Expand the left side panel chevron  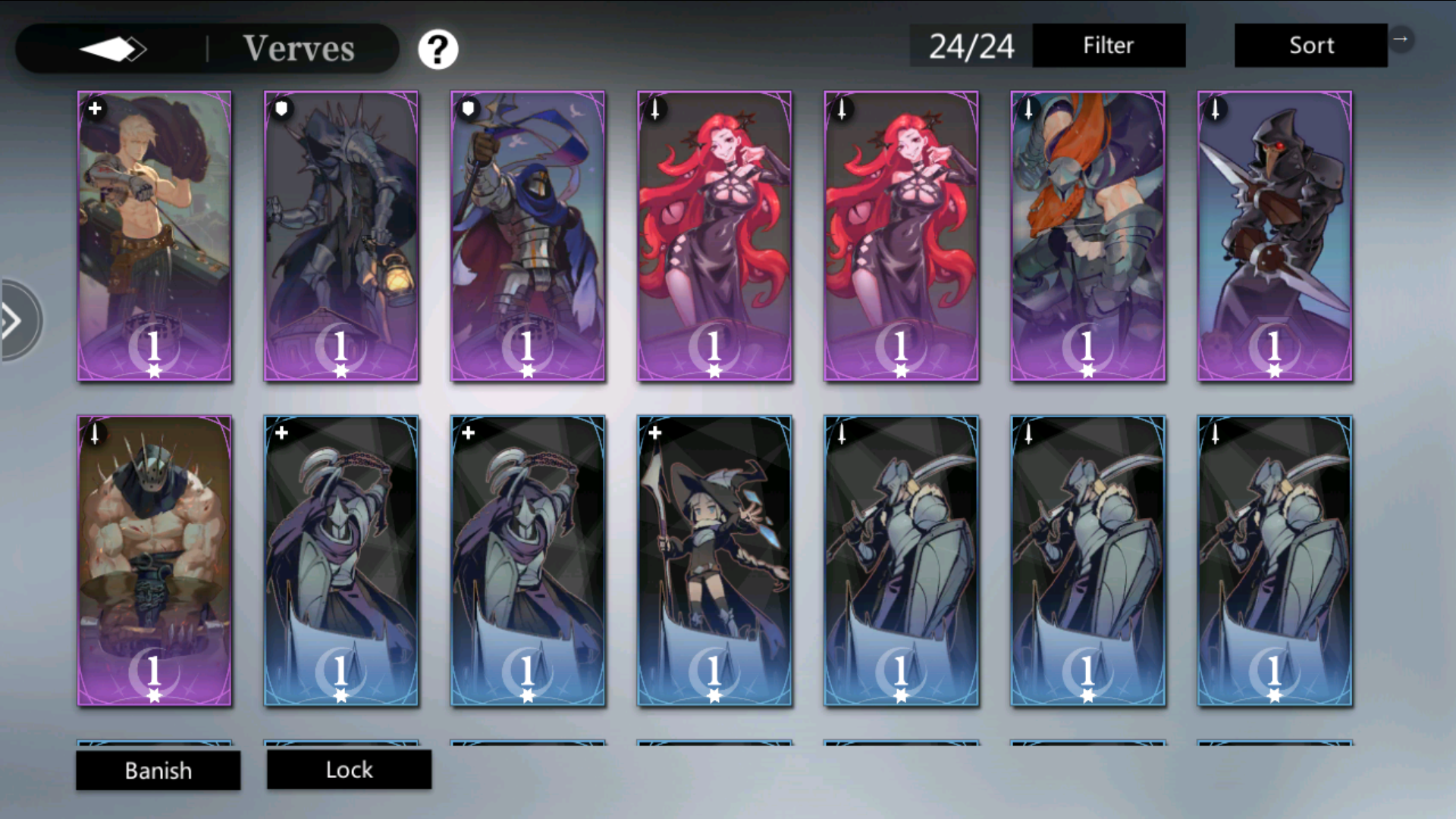tap(14, 319)
